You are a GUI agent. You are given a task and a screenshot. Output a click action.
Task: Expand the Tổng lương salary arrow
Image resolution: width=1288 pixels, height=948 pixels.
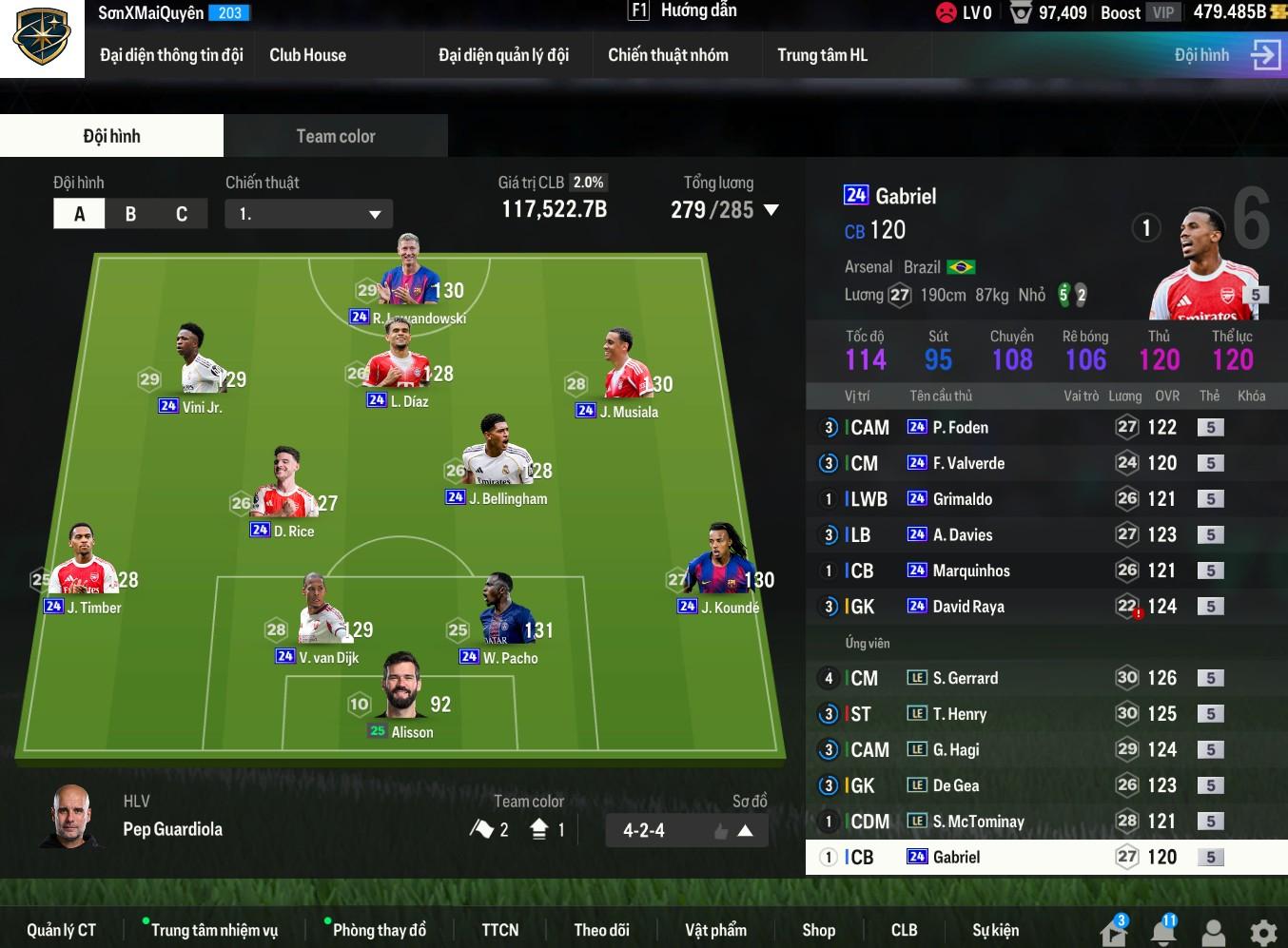pyautogui.click(x=771, y=210)
